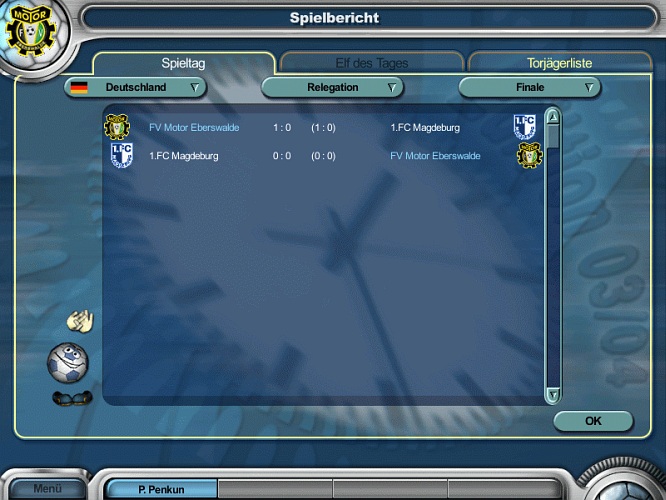Open the Finale round dropdown
The width and height of the screenshot is (666, 500).
[x=530, y=88]
